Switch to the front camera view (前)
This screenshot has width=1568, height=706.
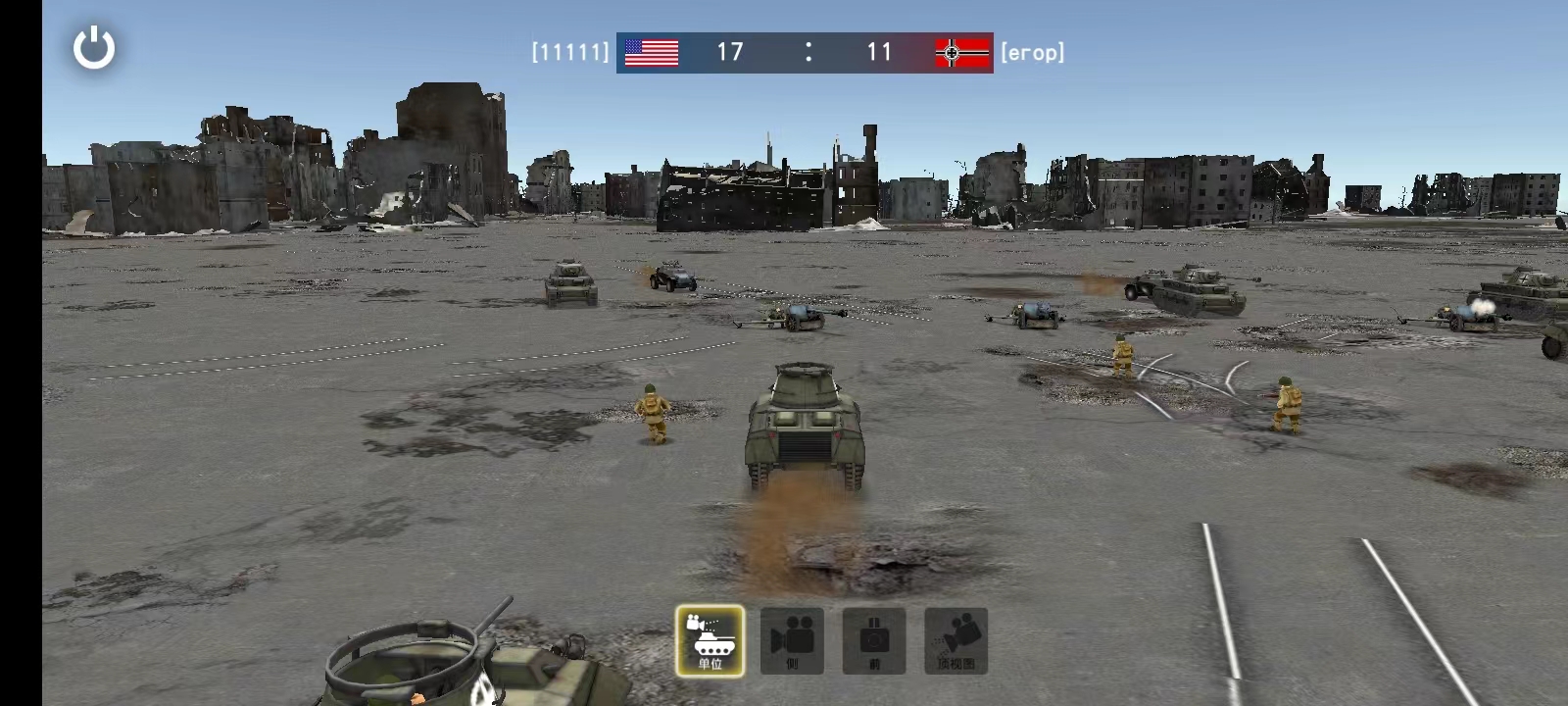(x=874, y=640)
